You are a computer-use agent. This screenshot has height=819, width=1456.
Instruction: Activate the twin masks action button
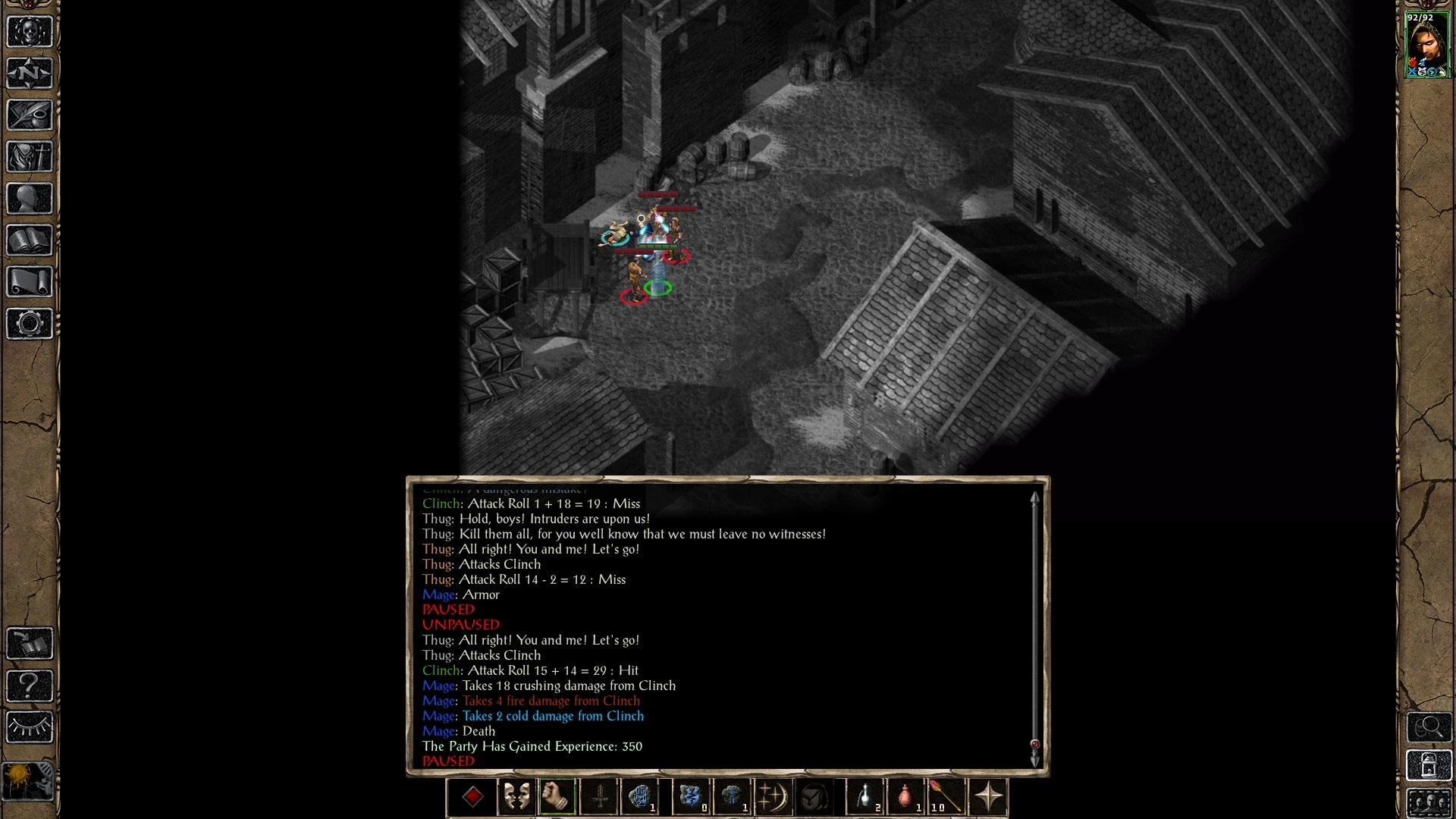tap(516, 797)
